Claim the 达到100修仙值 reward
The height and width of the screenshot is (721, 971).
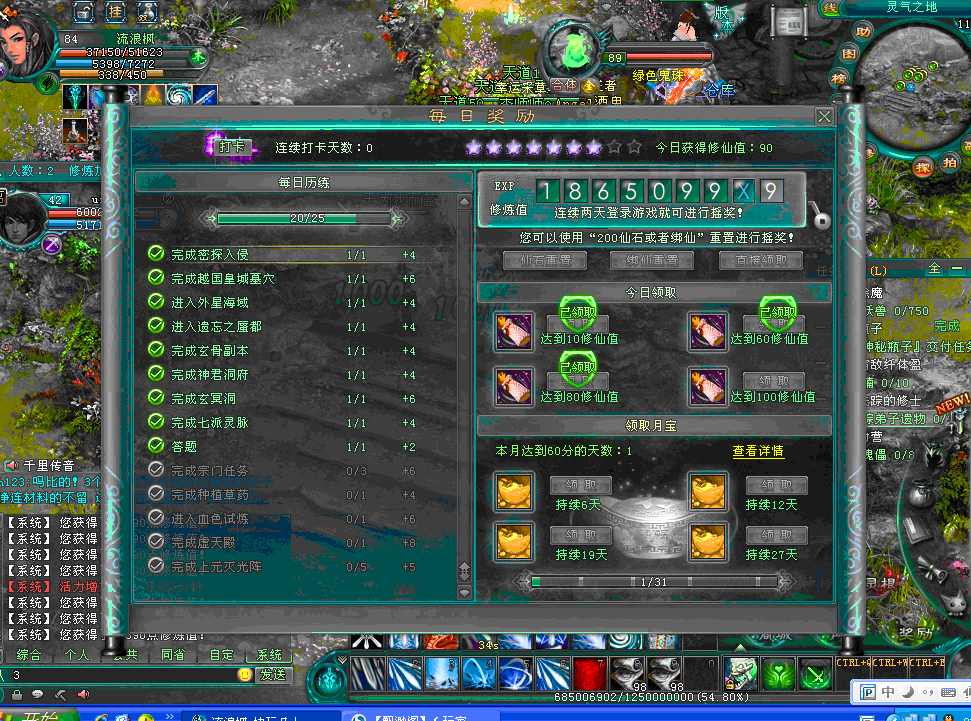point(775,381)
